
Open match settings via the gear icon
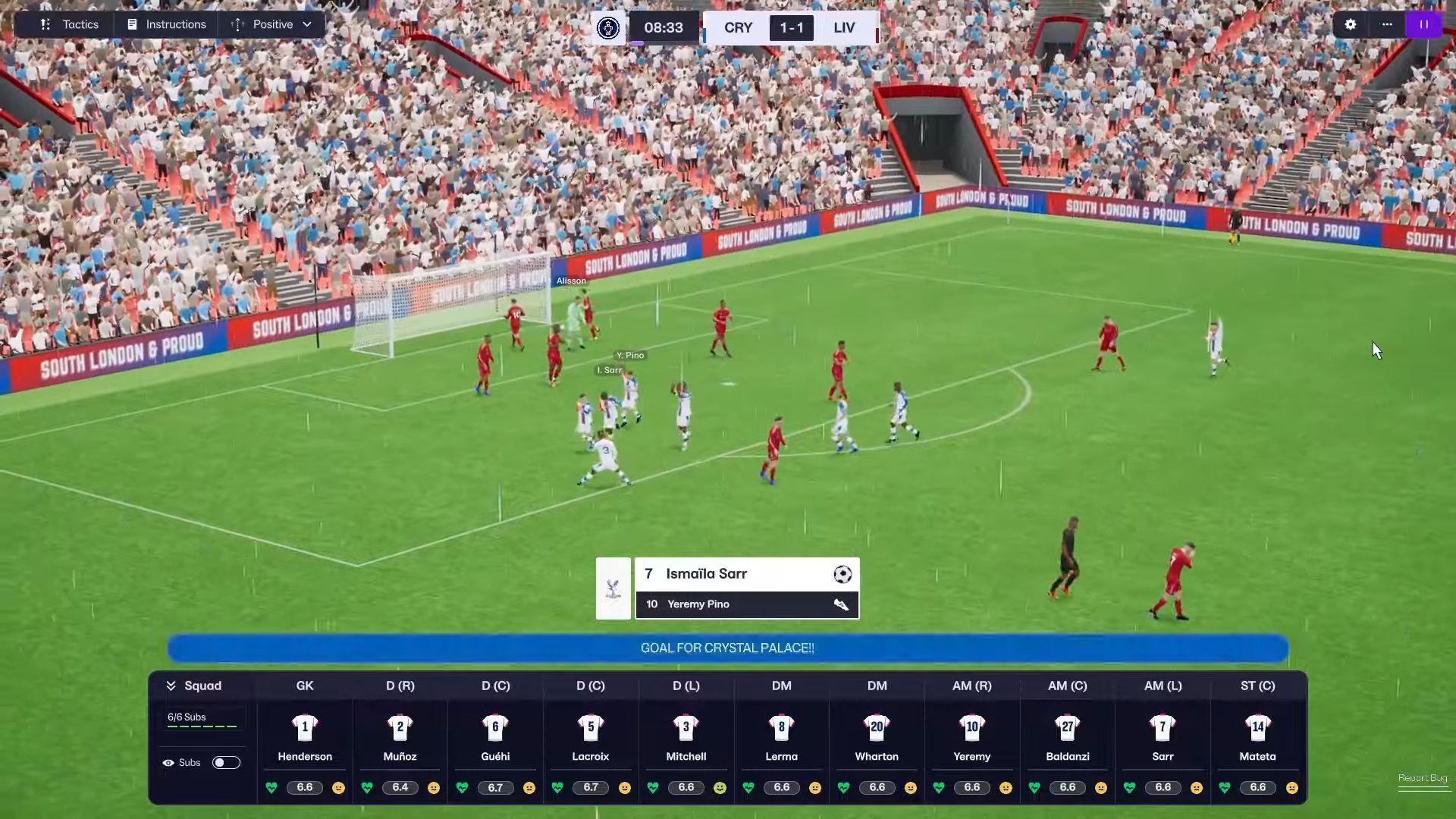(1351, 24)
